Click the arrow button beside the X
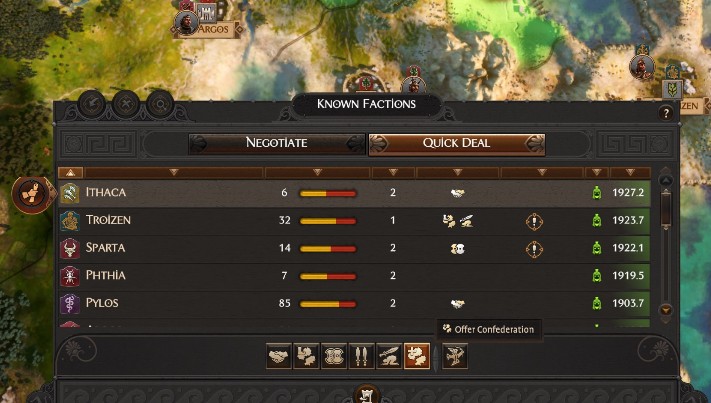This screenshot has width=711, height=403. [x=91, y=102]
